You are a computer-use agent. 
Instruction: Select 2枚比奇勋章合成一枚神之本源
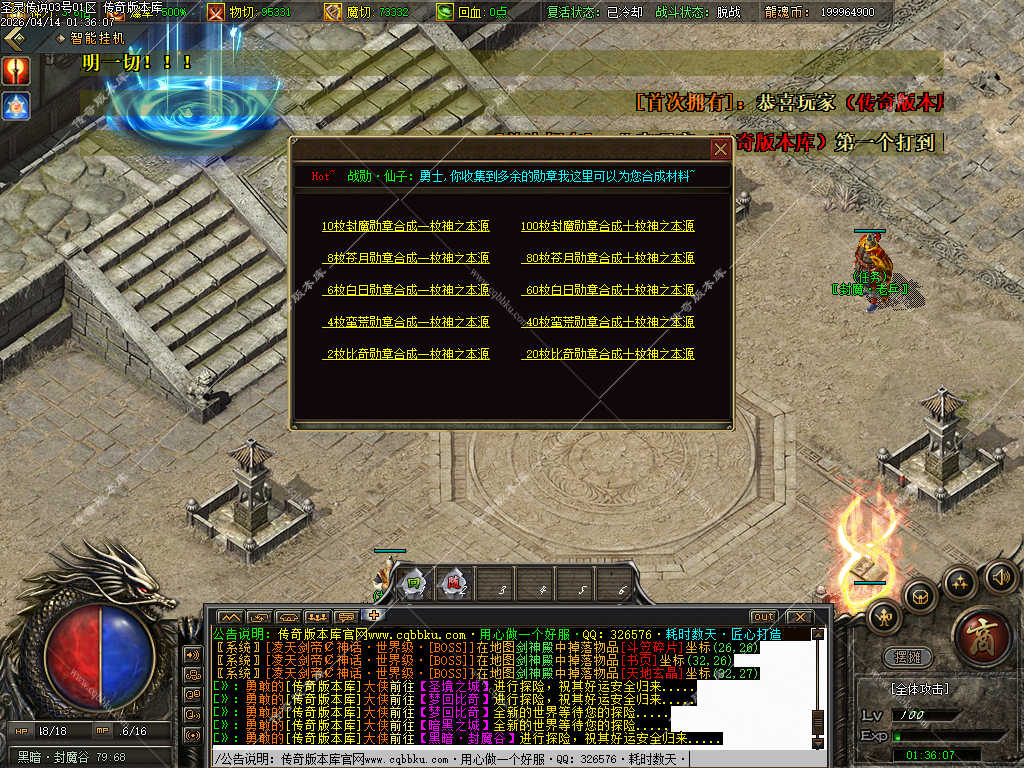click(408, 354)
